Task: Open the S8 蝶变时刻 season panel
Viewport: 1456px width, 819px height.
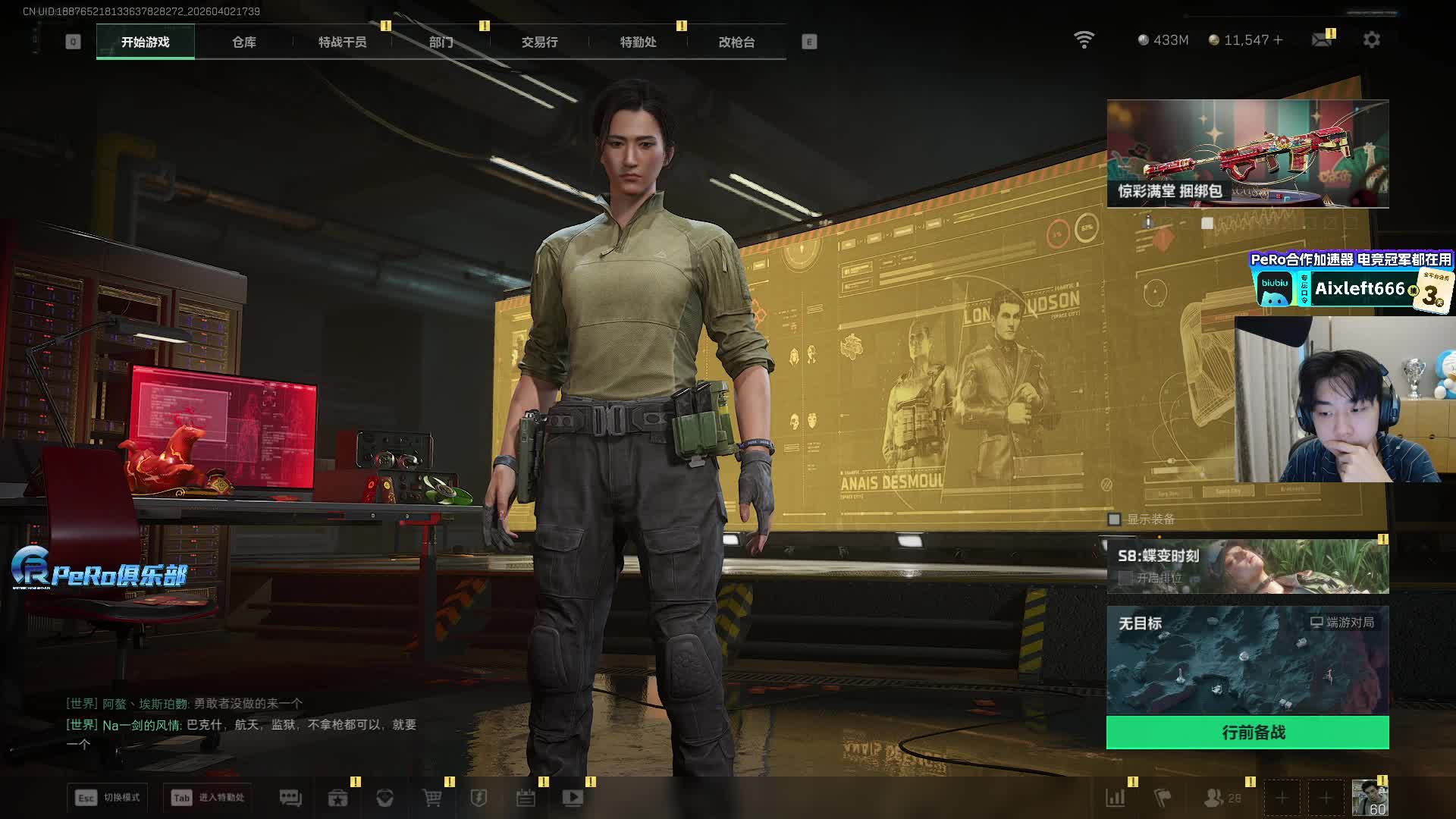Action: (x=1247, y=566)
